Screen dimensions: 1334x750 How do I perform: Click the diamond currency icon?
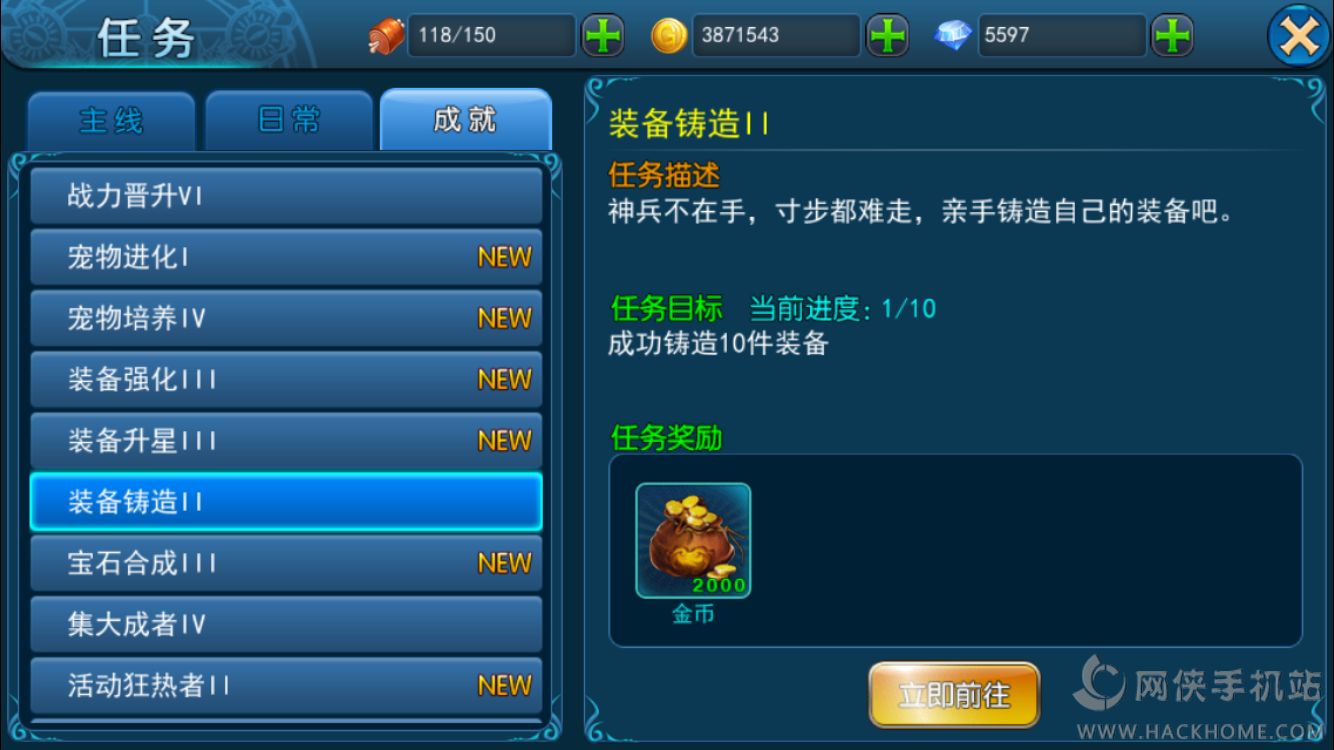pyautogui.click(x=952, y=35)
